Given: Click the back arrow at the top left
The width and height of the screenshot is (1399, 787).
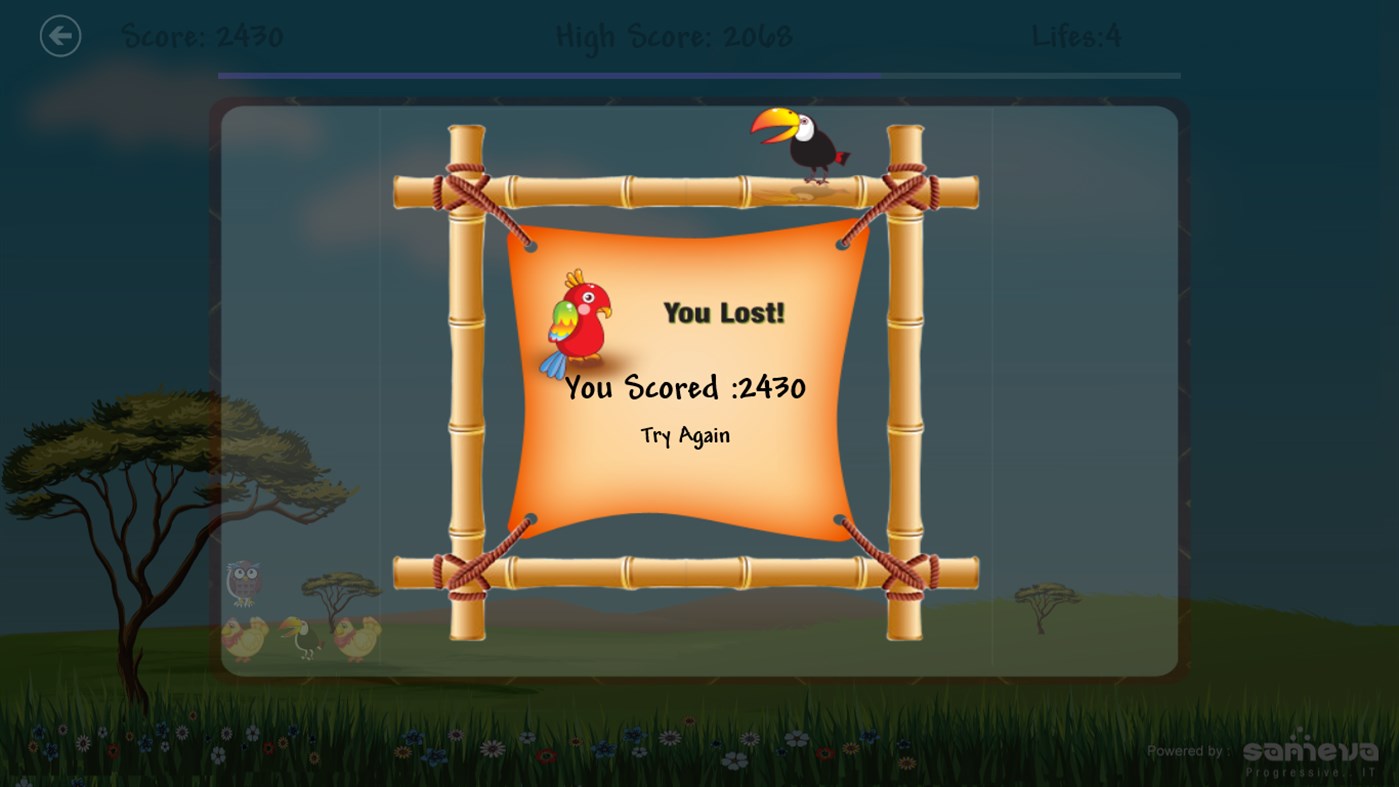Looking at the screenshot, I should (60, 36).
